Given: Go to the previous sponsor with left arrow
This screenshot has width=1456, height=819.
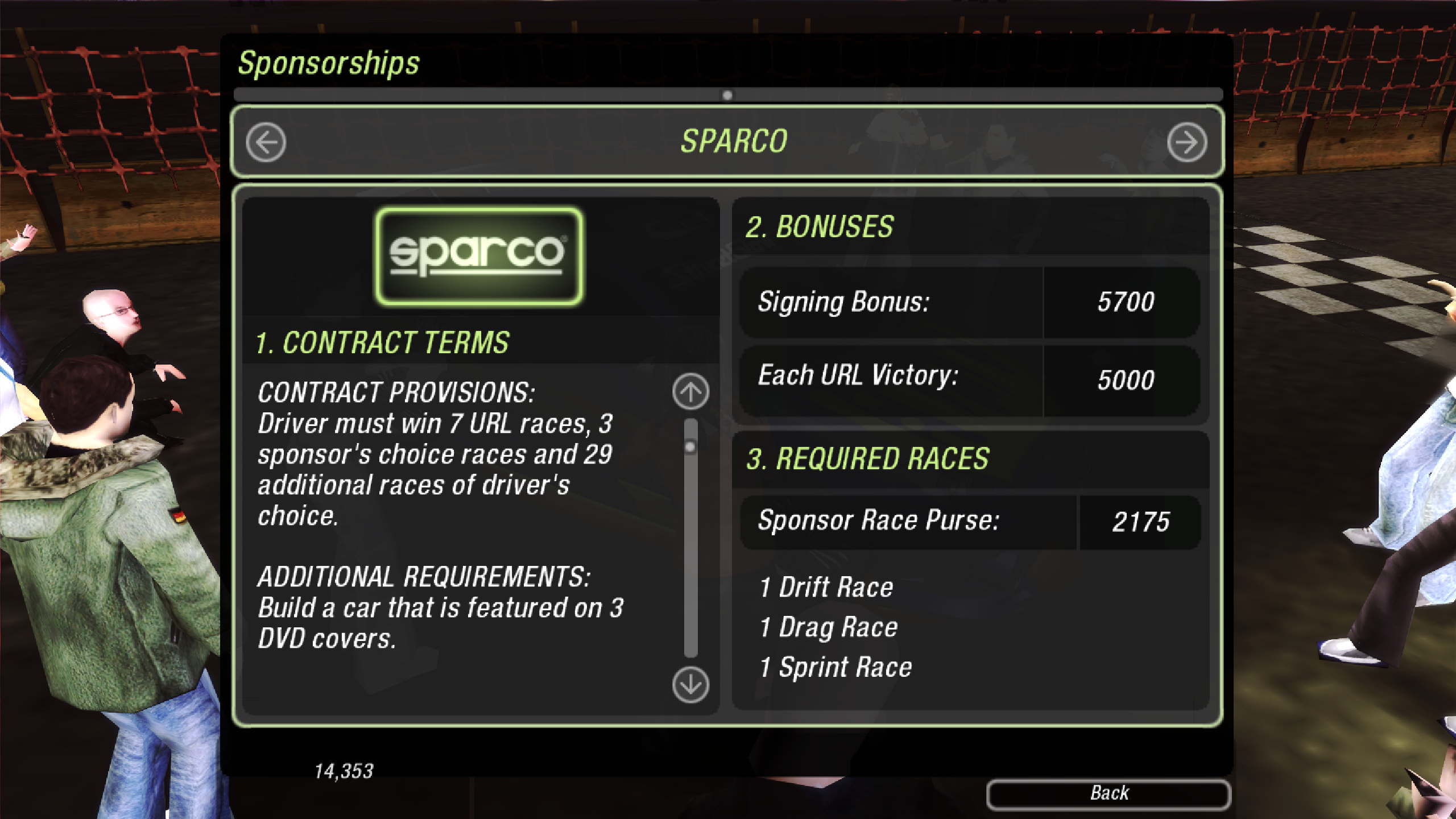Looking at the screenshot, I should (266, 142).
